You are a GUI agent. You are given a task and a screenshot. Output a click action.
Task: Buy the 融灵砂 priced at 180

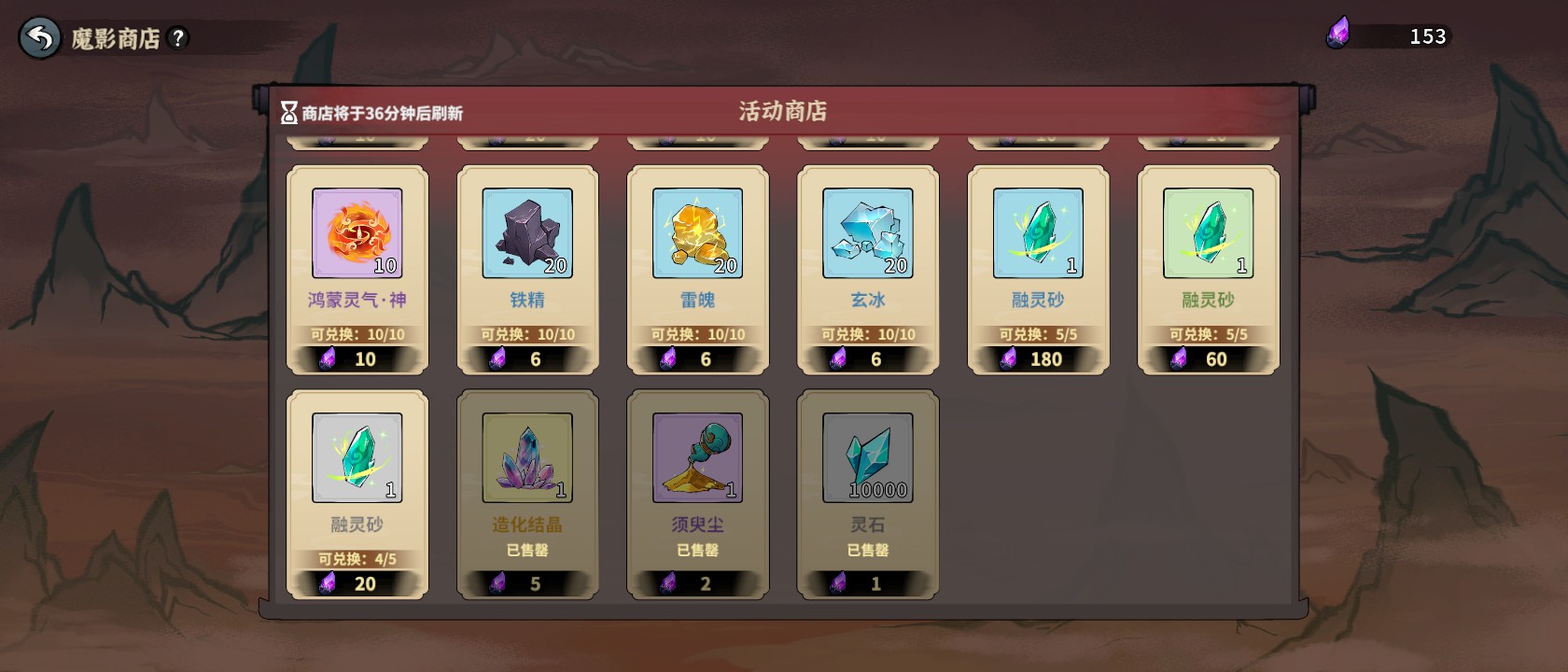pyautogui.click(x=1038, y=270)
